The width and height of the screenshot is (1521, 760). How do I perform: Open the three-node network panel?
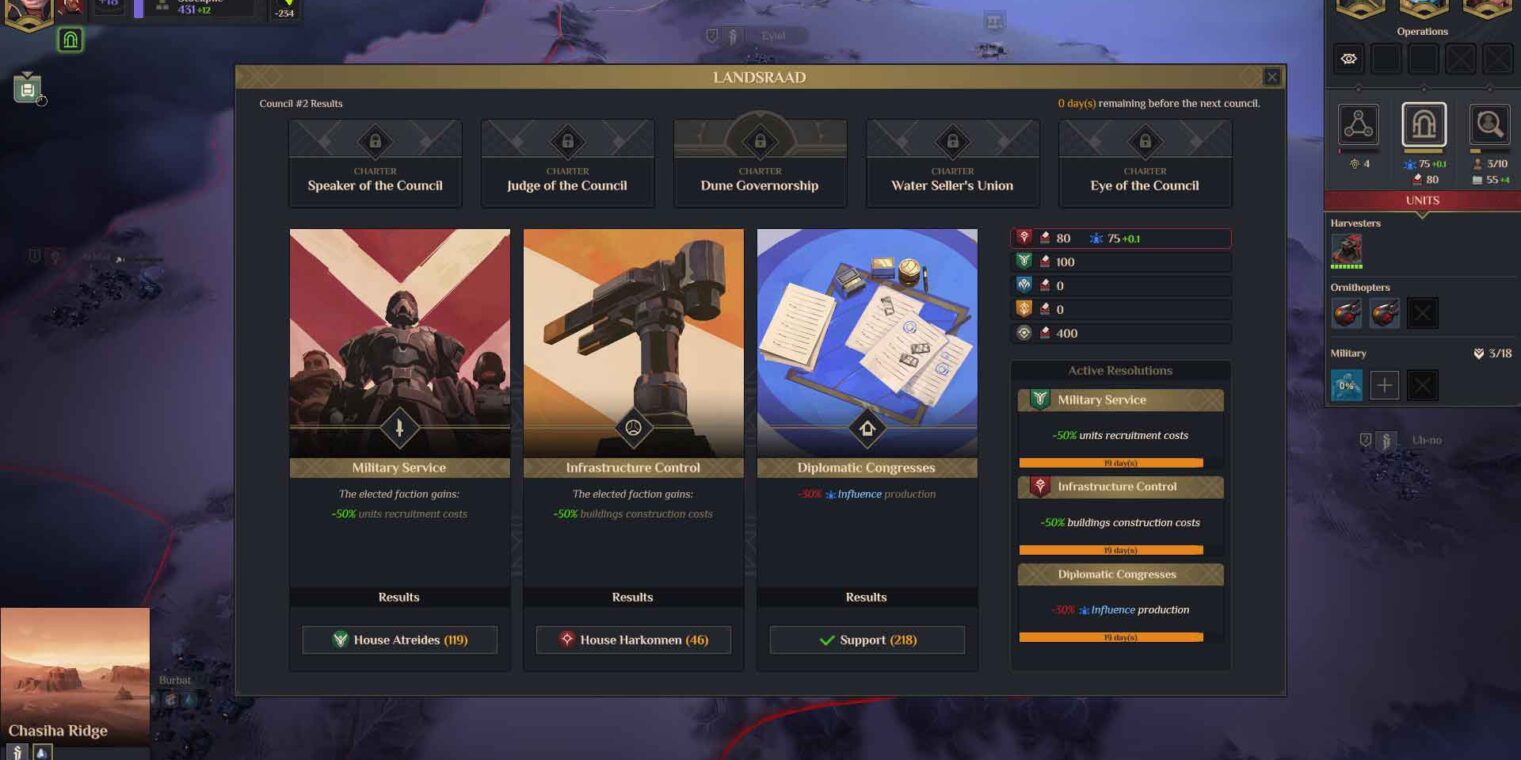pyautogui.click(x=1358, y=125)
